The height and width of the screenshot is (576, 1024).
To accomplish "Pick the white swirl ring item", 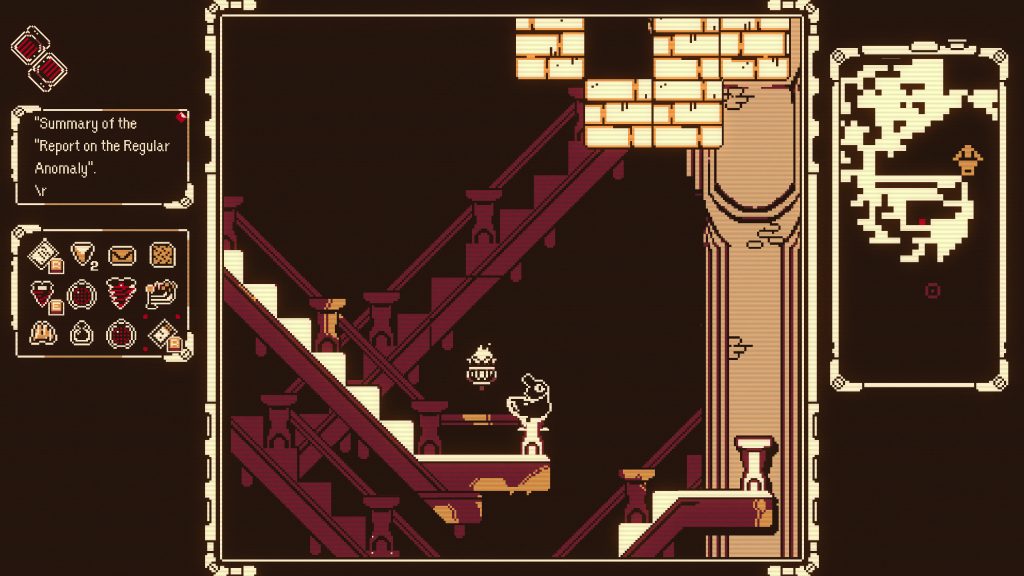I will (82, 333).
